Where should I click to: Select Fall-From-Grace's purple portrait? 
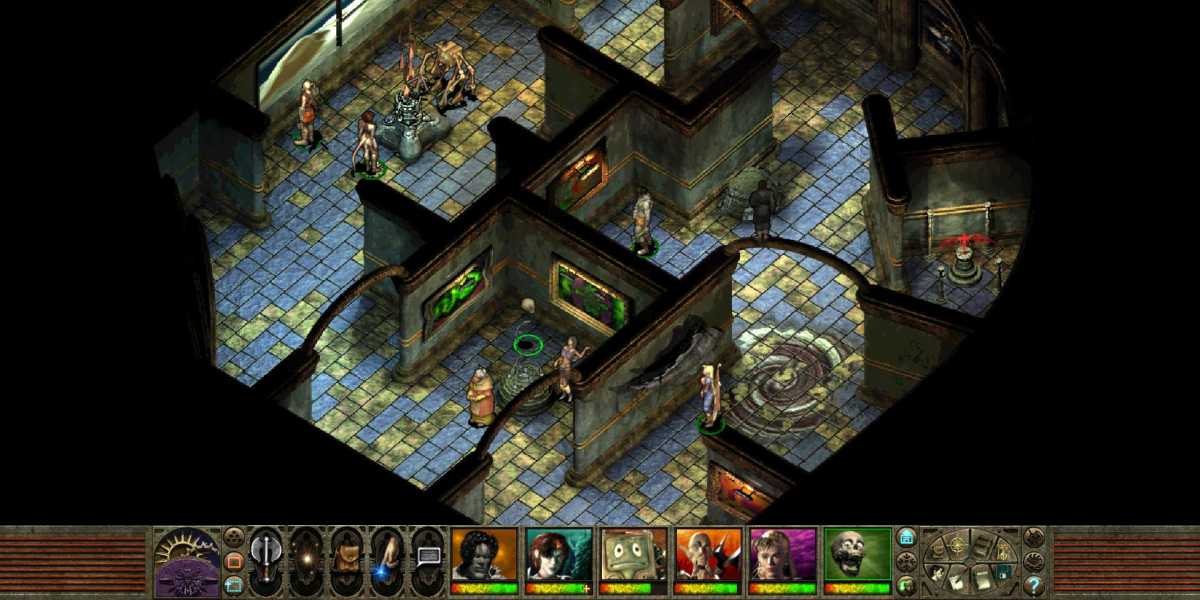point(783,554)
